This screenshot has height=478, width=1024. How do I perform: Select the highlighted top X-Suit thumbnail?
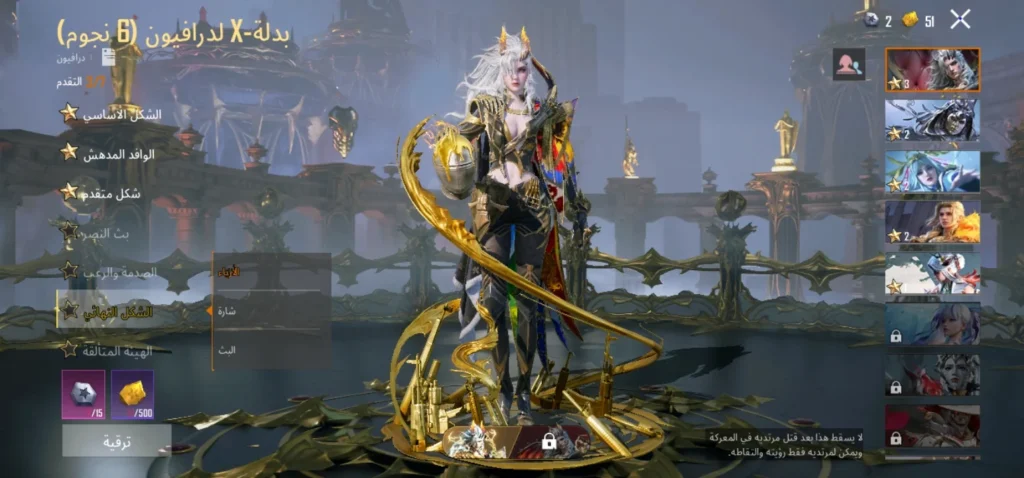tap(932, 70)
